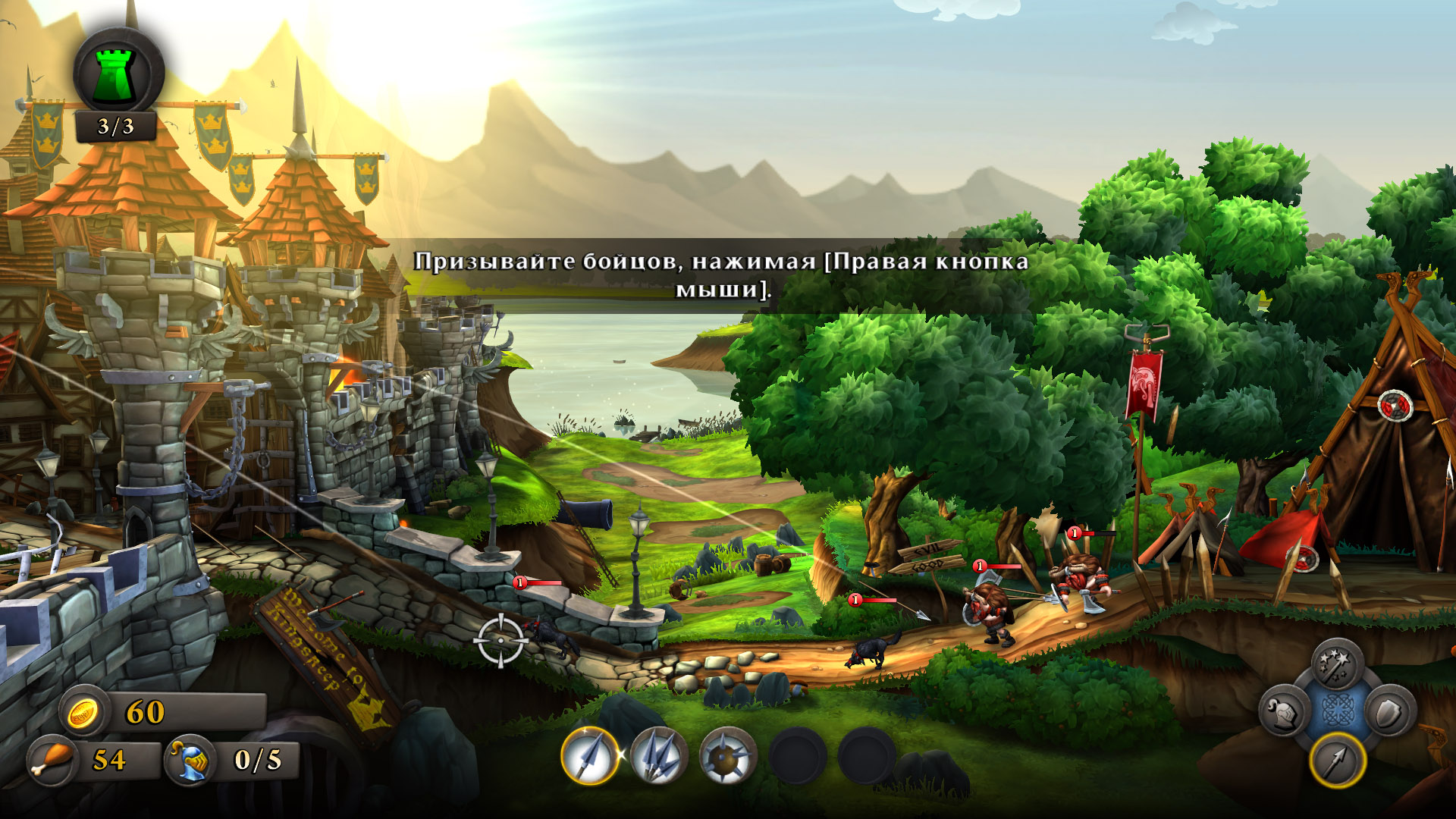
Task: Open the knight helmet troops category
Action: pos(1284,713)
